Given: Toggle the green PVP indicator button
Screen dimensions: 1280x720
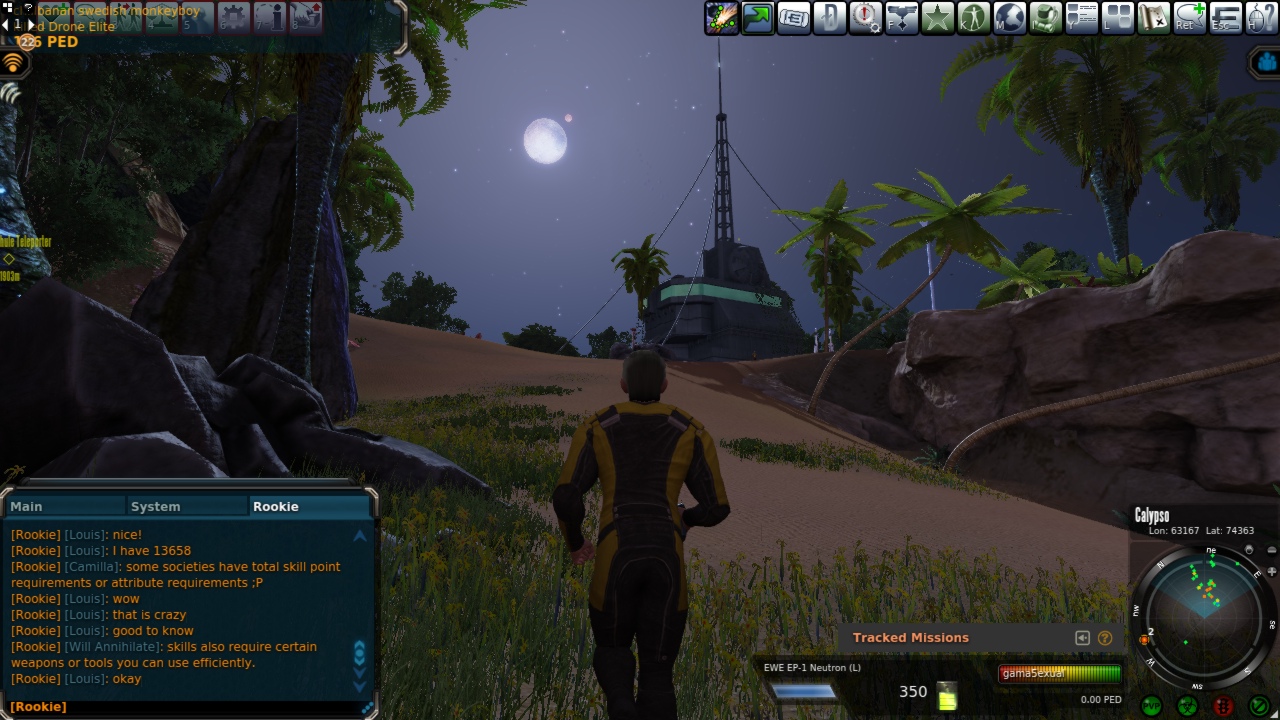Looking at the screenshot, I should (1151, 706).
